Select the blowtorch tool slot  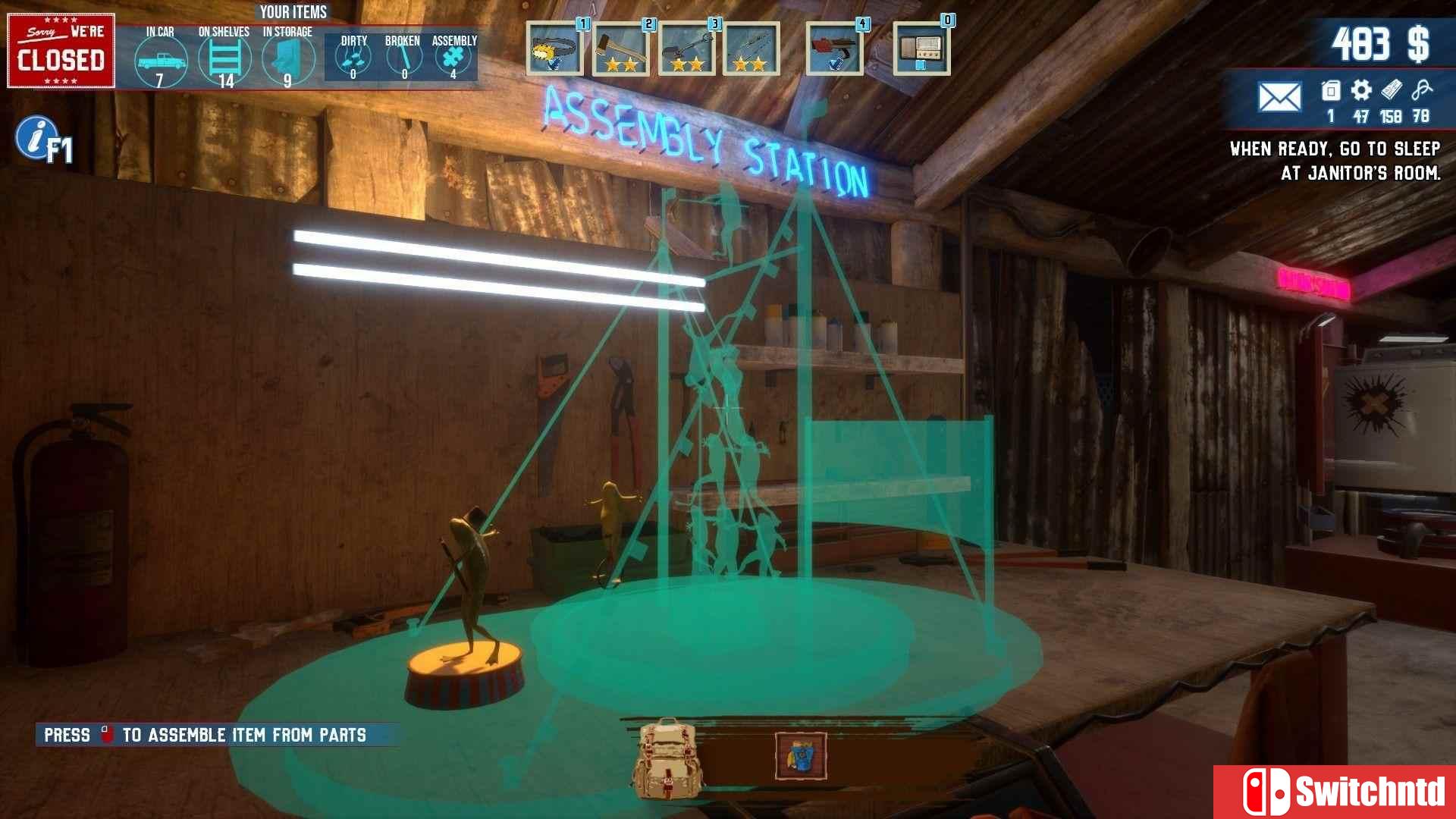834,49
